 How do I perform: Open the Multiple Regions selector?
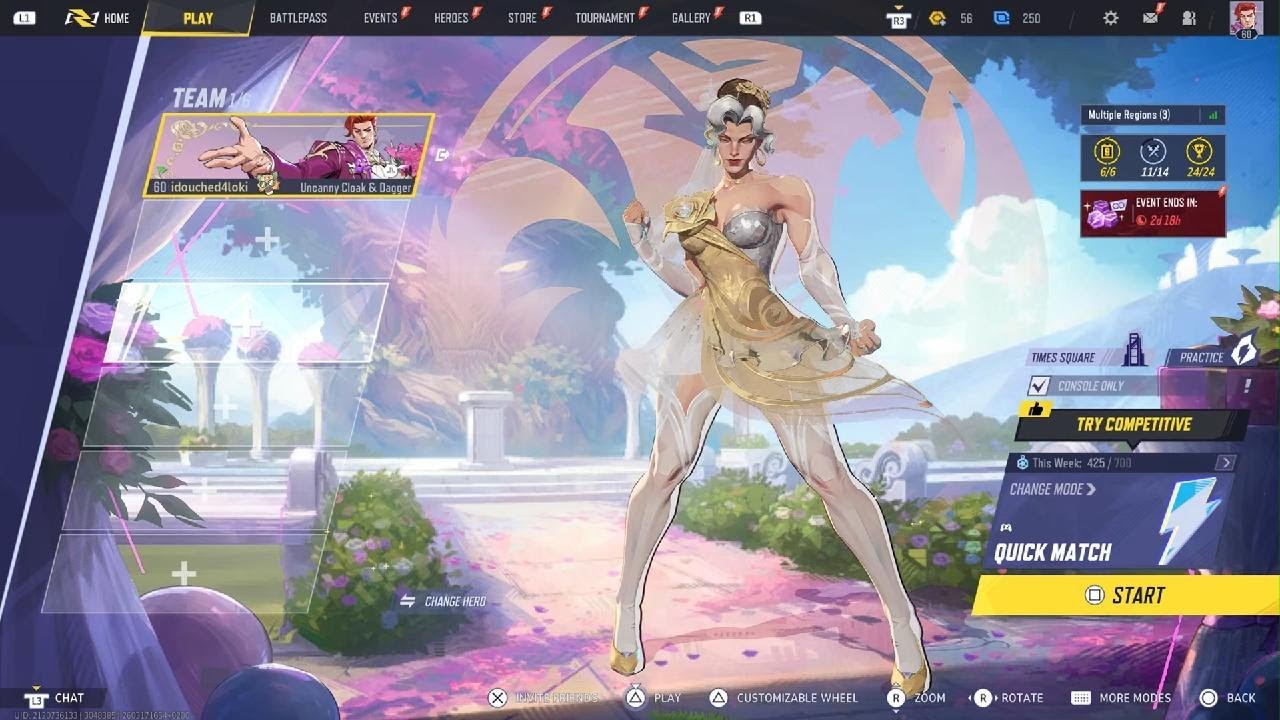[1152, 115]
